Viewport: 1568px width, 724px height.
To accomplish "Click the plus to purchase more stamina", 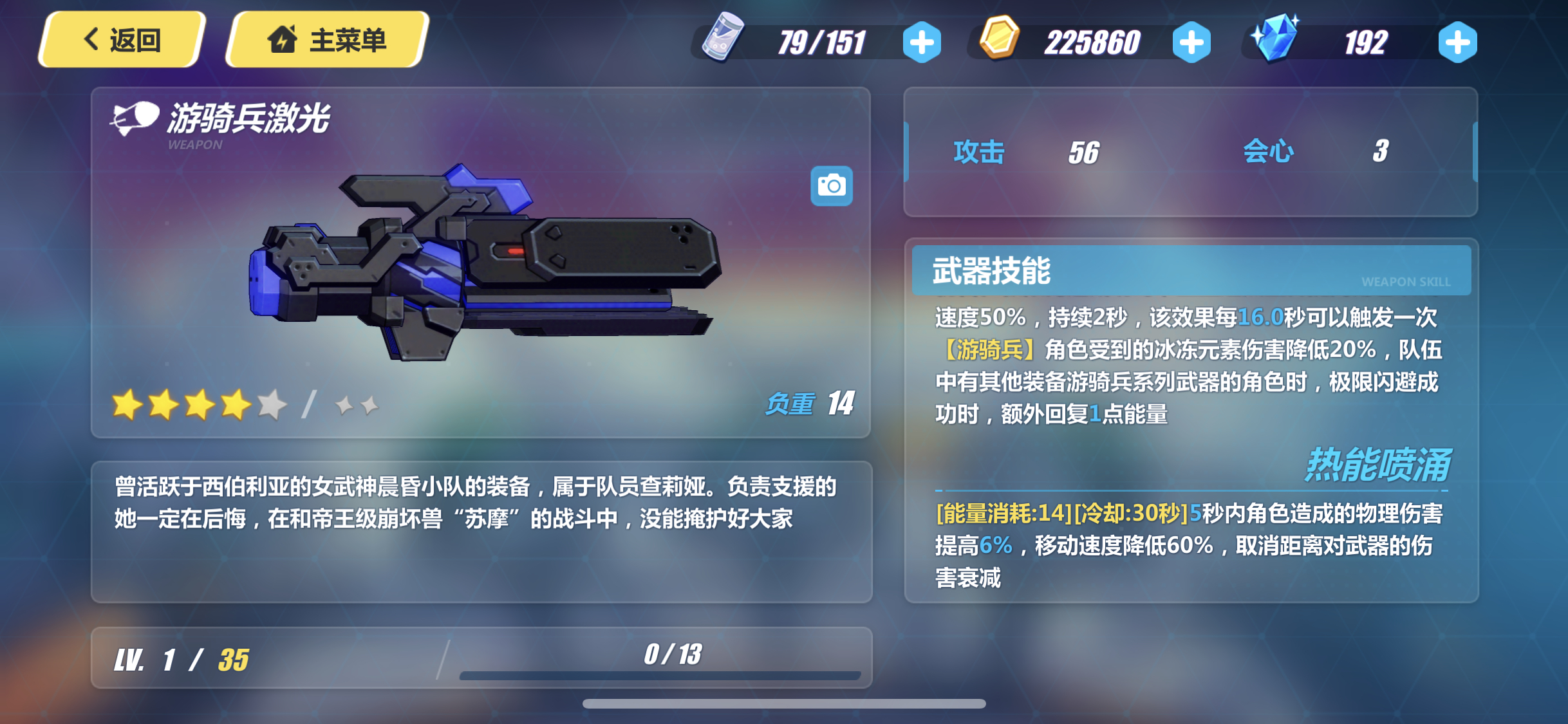I will pos(923,41).
